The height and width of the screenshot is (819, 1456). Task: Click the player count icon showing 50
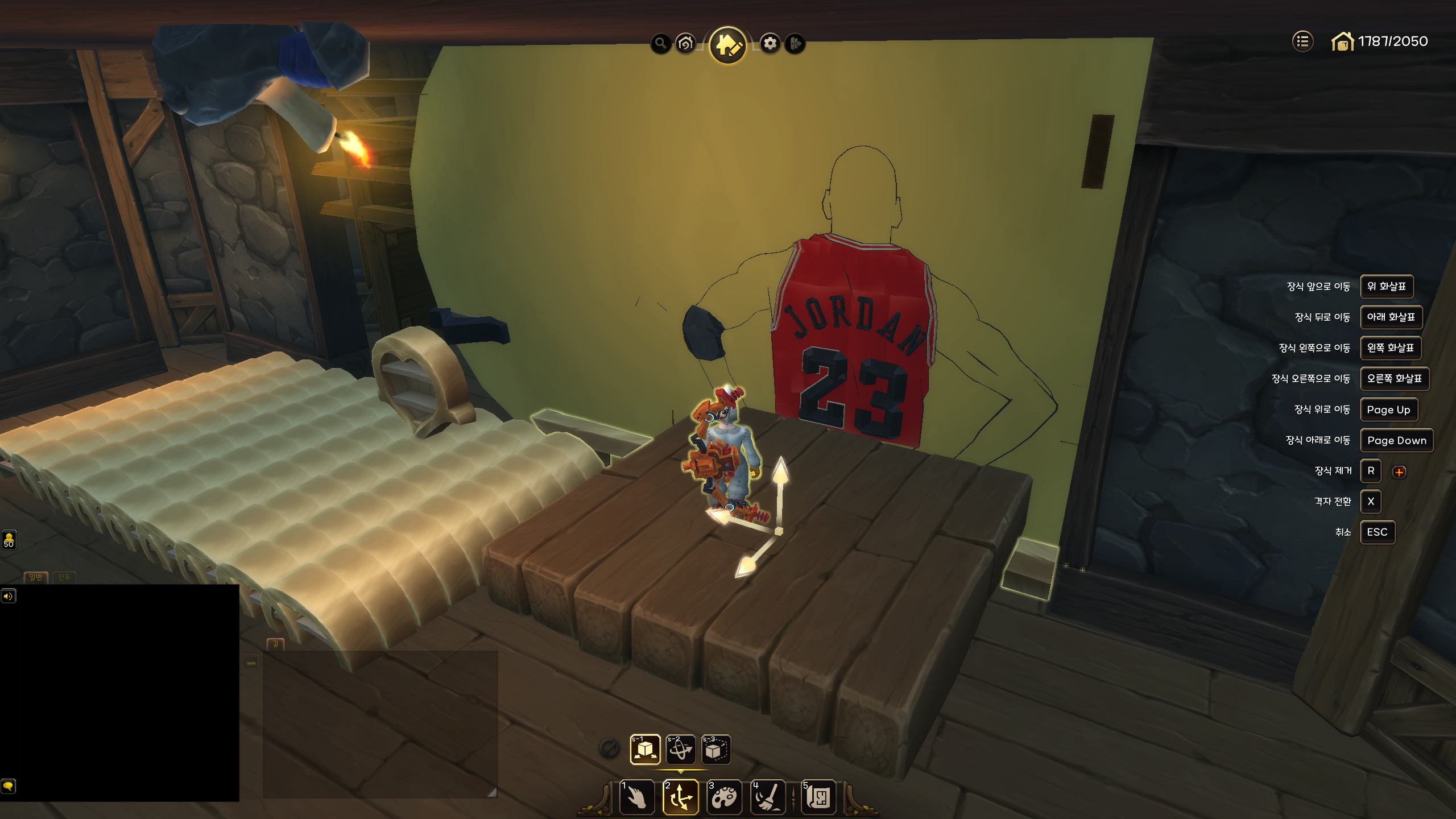click(9, 539)
